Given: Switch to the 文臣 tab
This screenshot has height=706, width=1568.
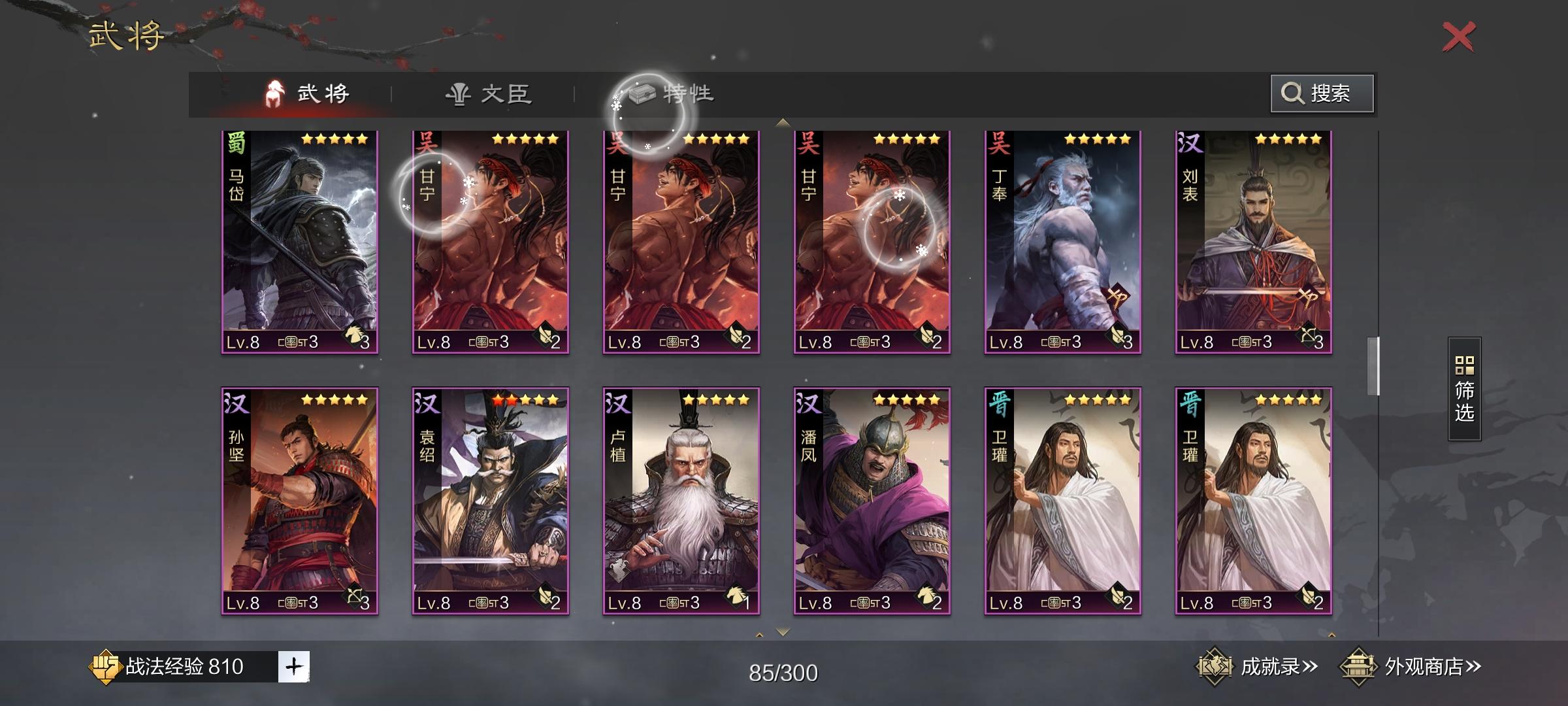Looking at the screenshot, I should (x=489, y=93).
